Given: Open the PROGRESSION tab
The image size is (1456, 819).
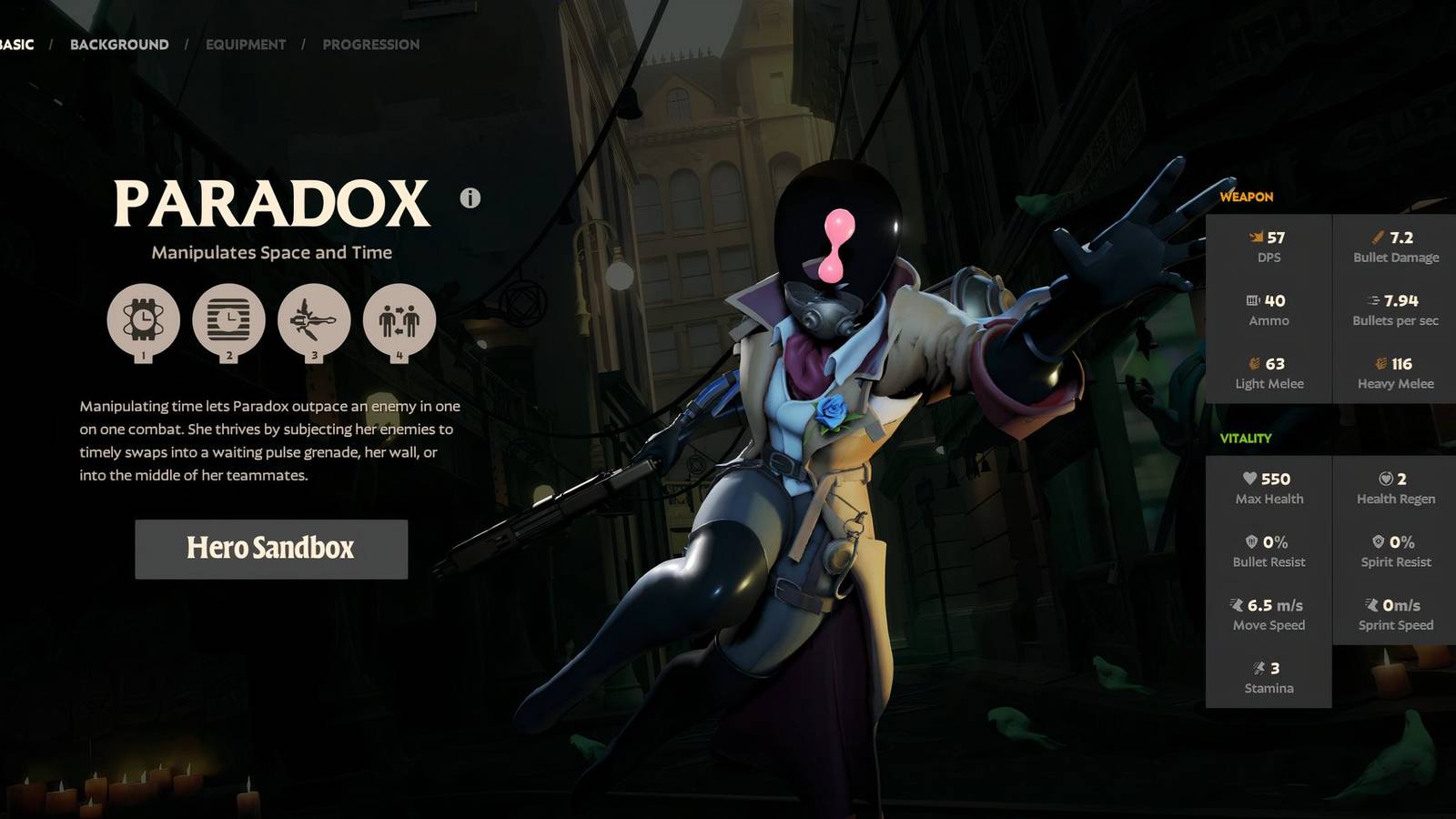Looking at the screenshot, I should (370, 44).
